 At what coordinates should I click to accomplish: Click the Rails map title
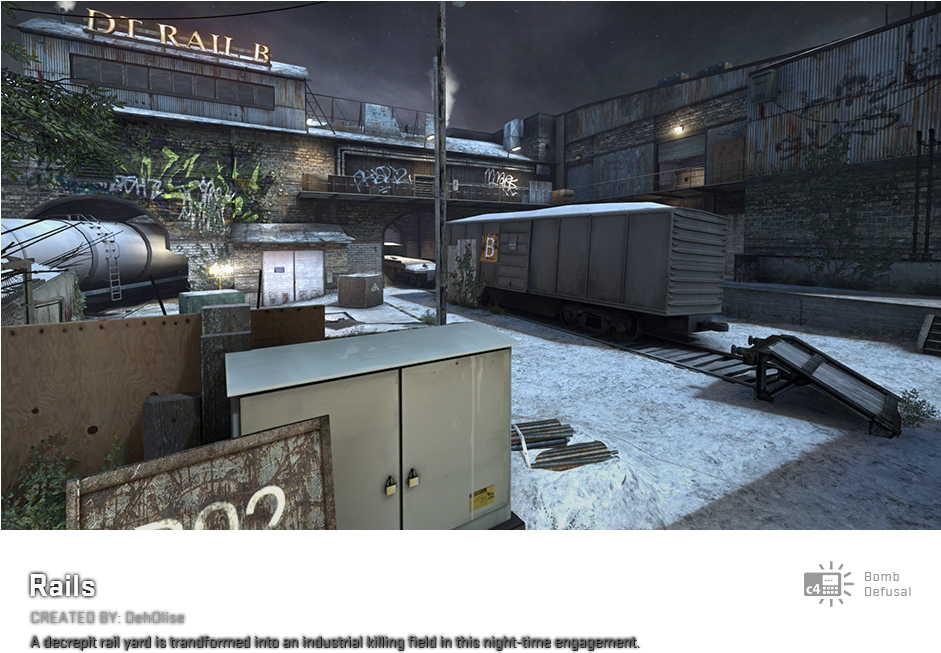(62, 585)
